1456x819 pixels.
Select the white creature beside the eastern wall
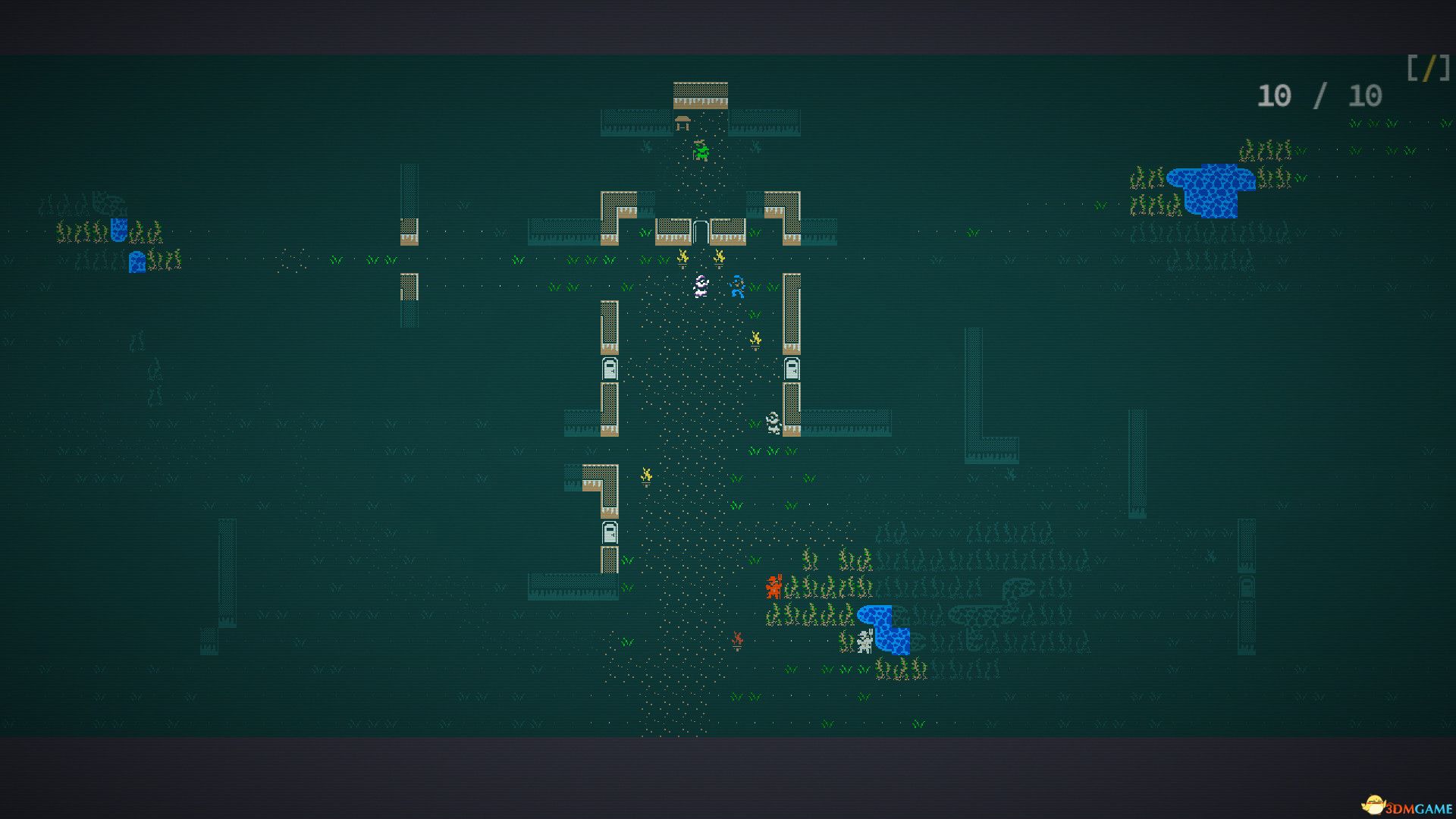pyautogui.click(x=773, y=422)
